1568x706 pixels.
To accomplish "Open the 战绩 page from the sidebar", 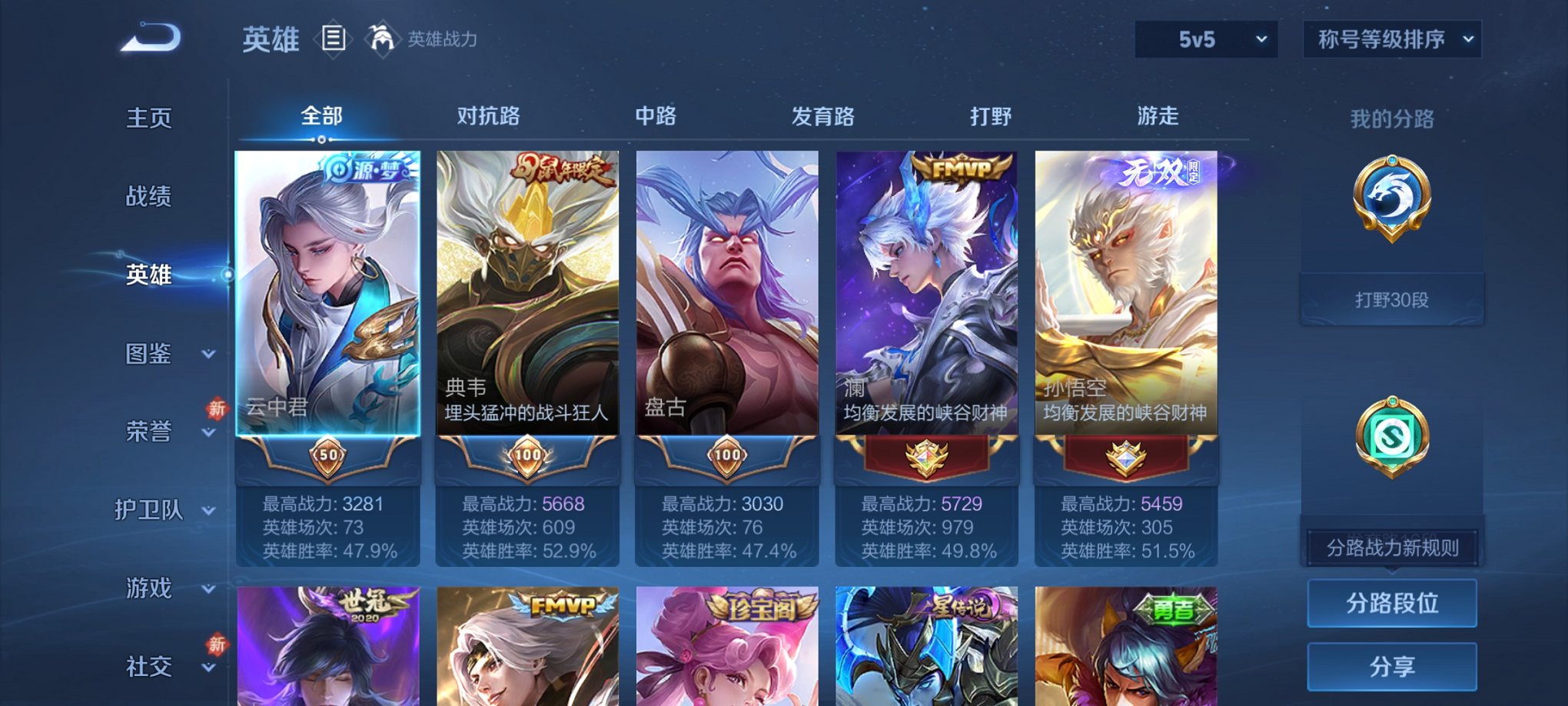I will 148,197.
